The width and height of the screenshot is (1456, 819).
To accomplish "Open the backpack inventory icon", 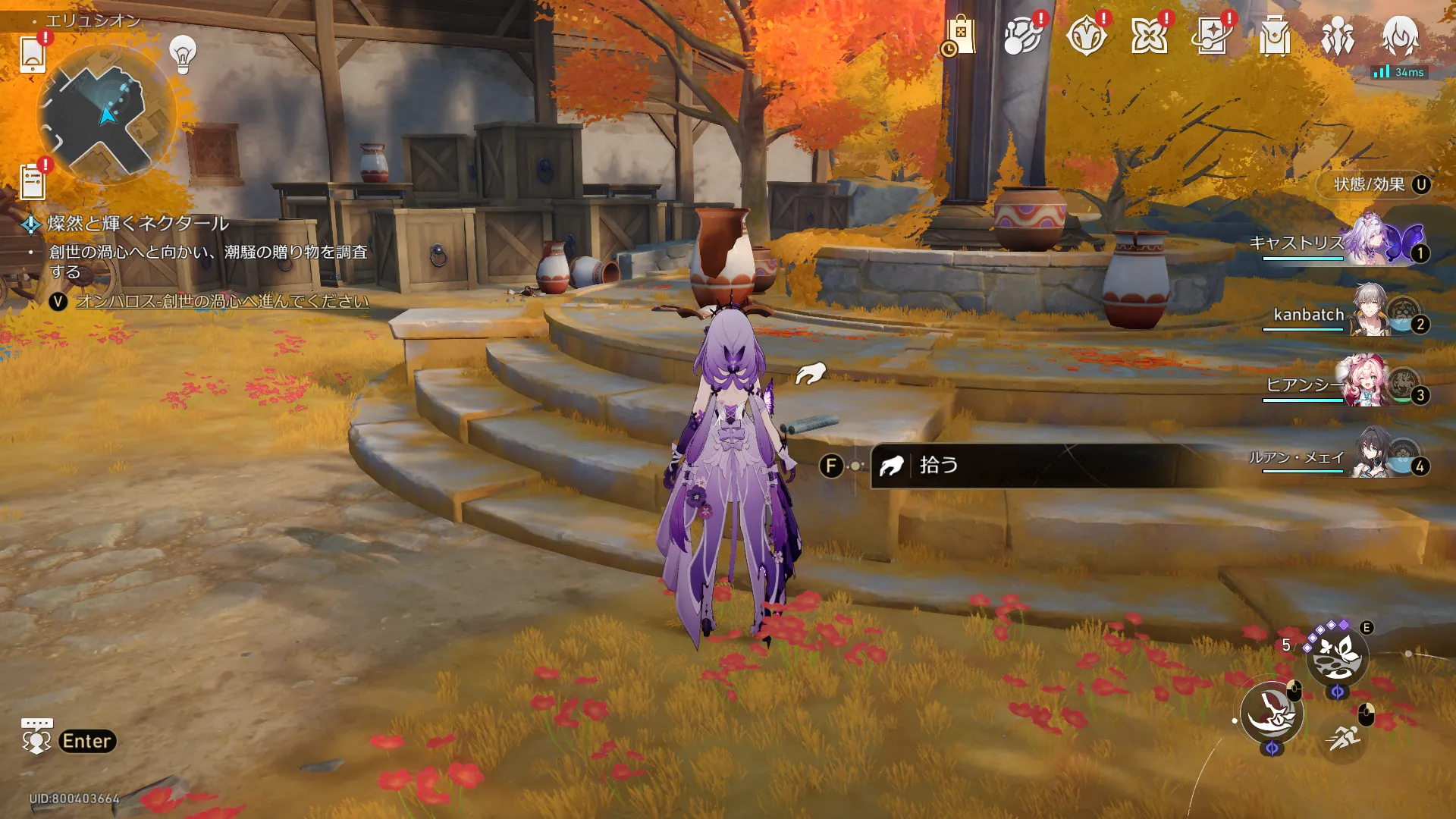I will 1274,36.
